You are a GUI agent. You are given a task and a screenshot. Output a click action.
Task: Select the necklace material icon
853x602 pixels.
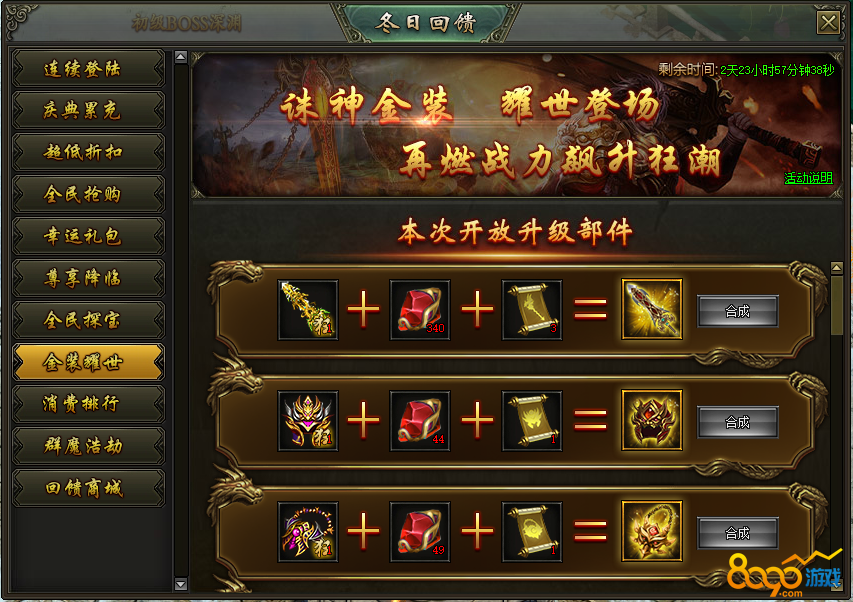coord(308,532)
